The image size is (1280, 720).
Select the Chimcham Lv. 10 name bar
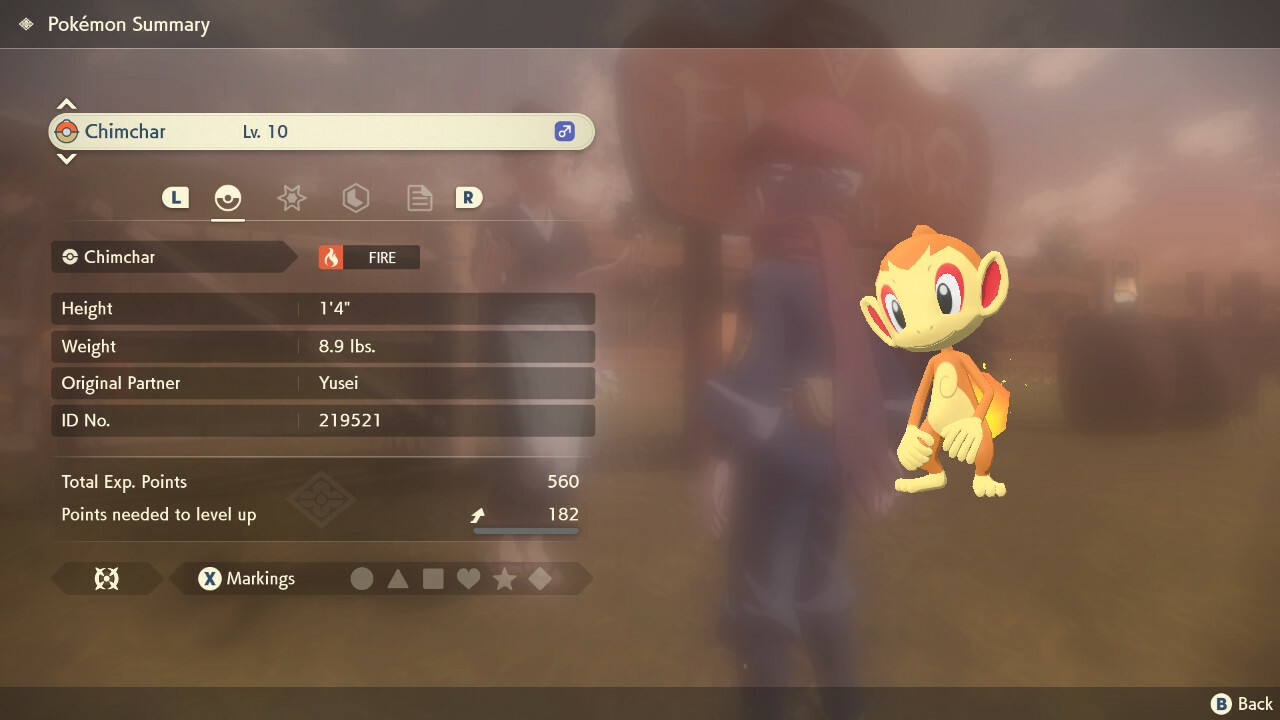pos(320,131)
